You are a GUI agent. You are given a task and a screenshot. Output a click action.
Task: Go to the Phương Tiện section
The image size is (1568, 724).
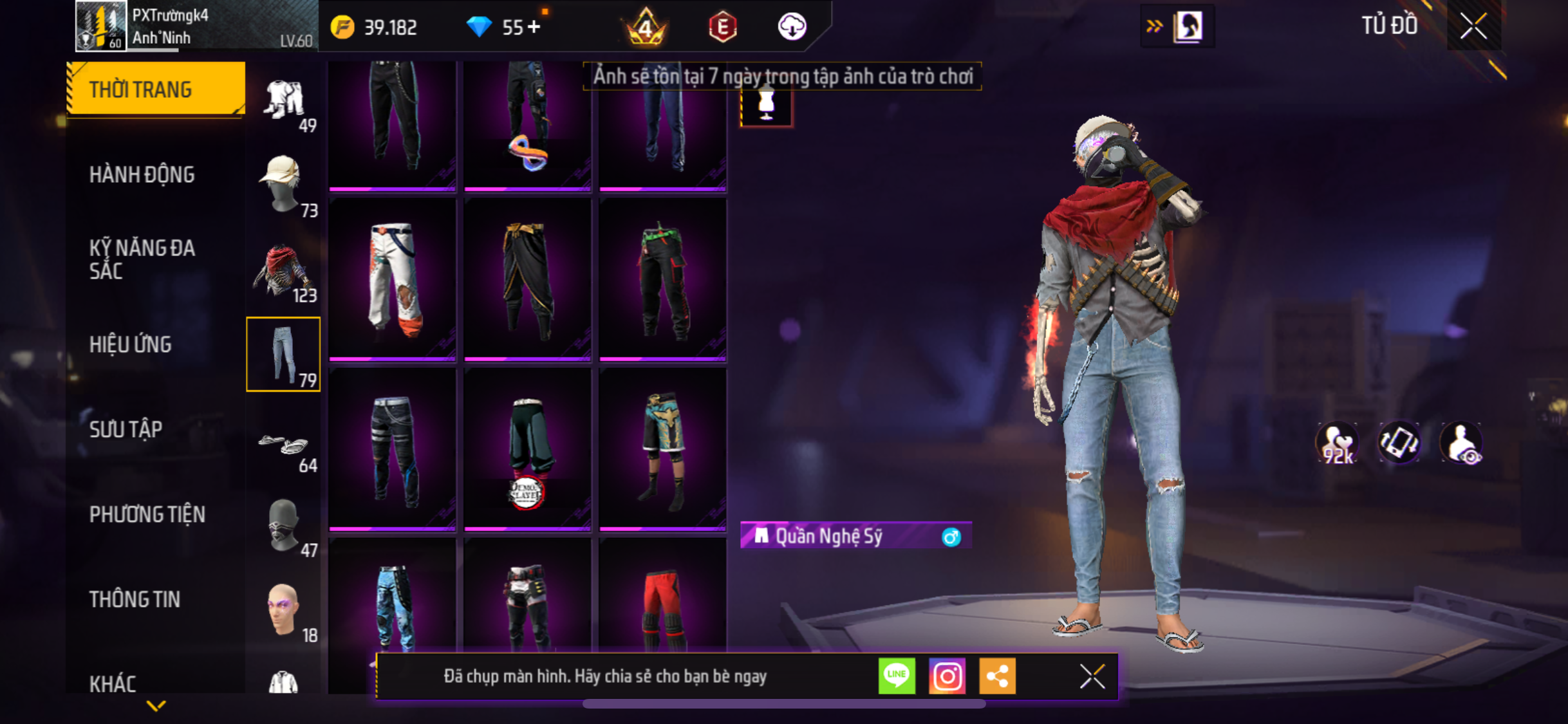[147, 514]
